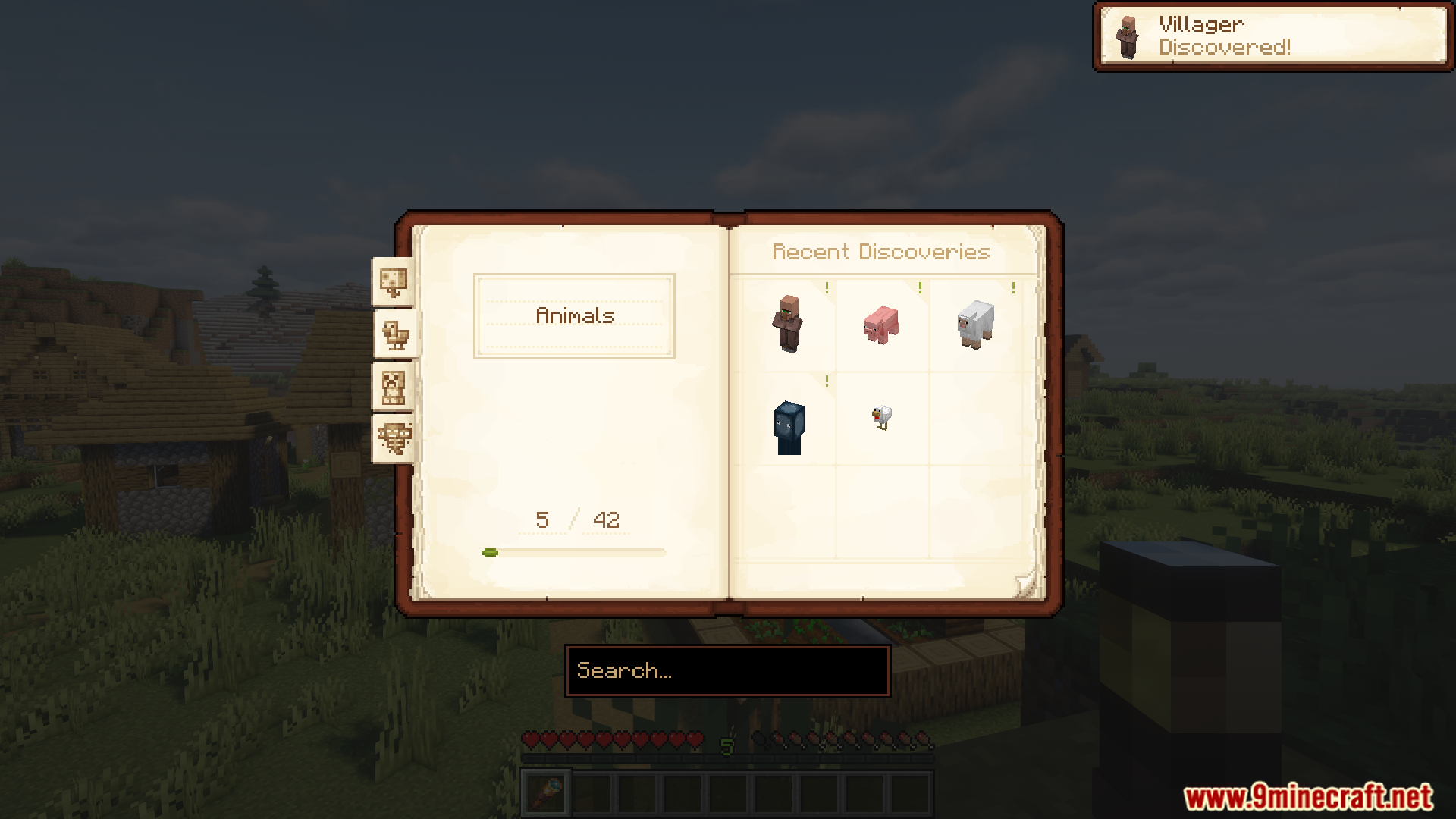Choose the Sheep discovery entry
Image resolution: width=1456 pixels, height=819 pixels.
point(975,325)
